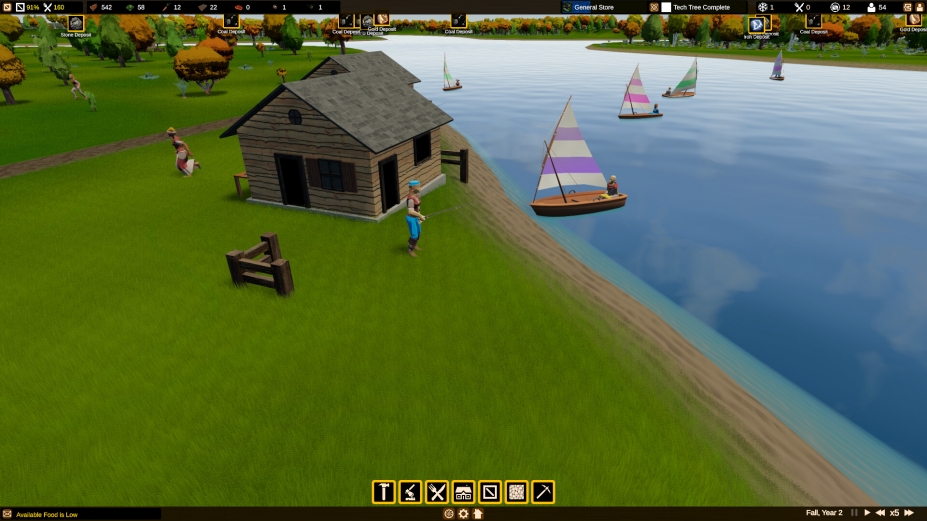Select the square diagonal zone tool
Screen dimensions: 927x521
(x=490, y=492)
